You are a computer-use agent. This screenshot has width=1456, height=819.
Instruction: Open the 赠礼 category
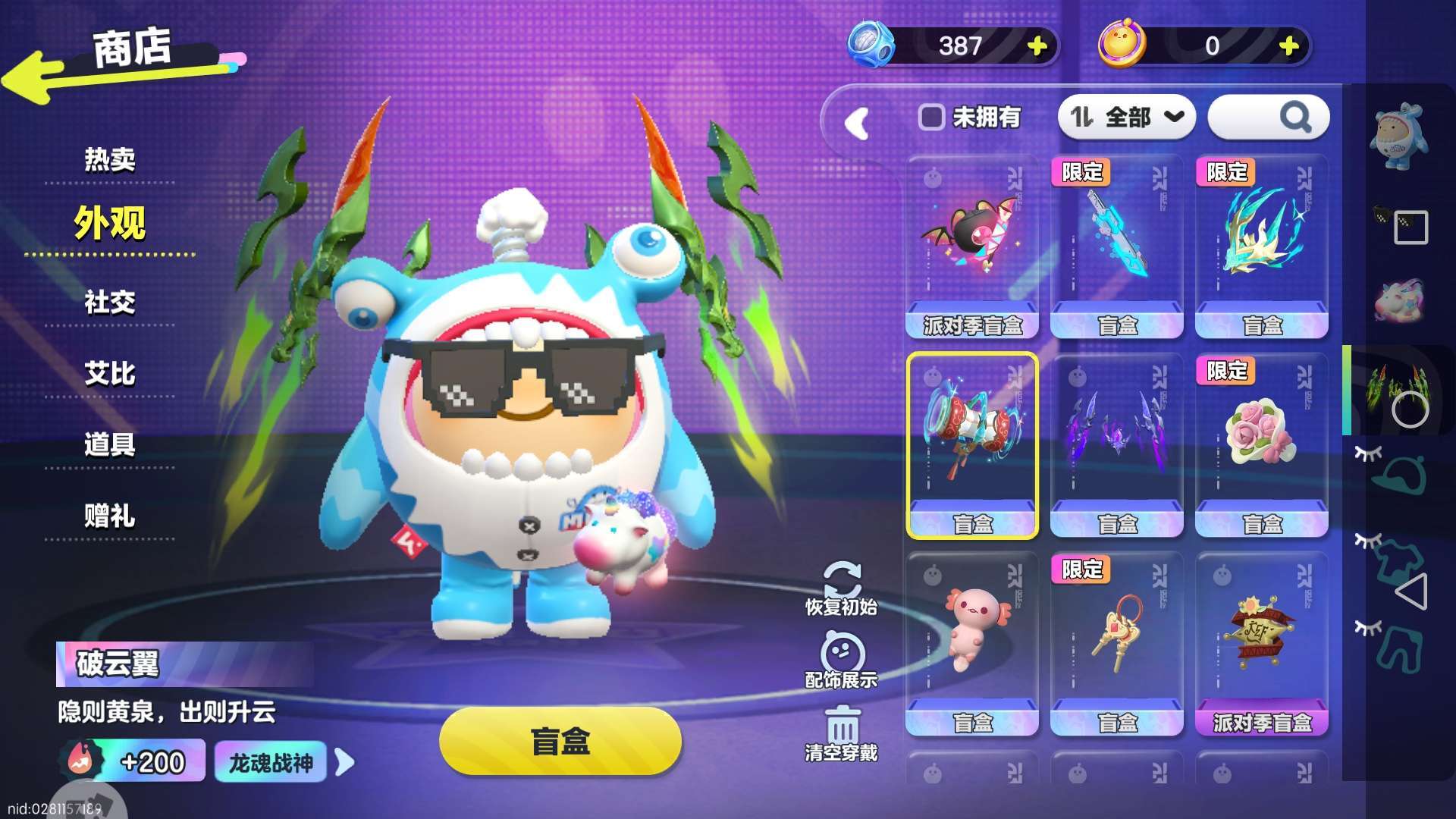point(110,516)
